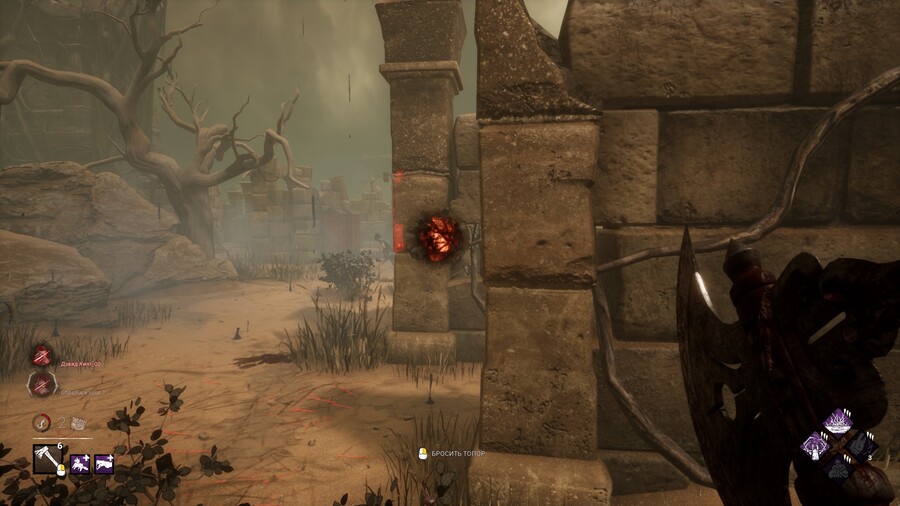This screenshot has width=900, height=506.
Task: Select the hunting hatchet power icon
Action: pos(48,459)
